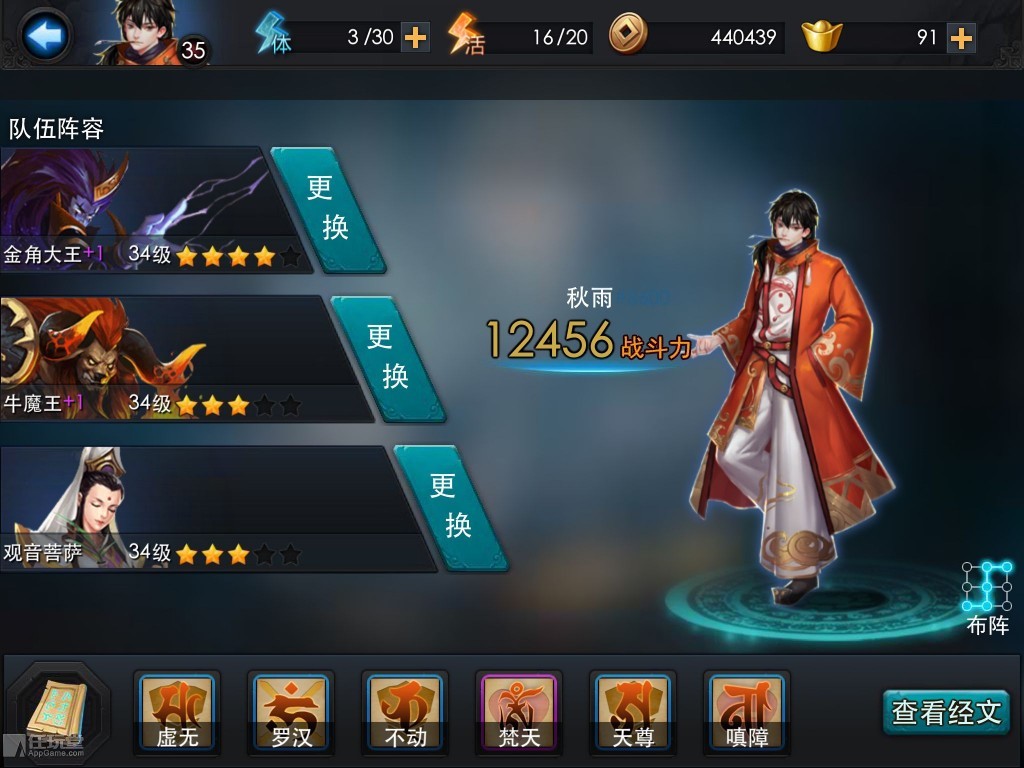1024x768 pixels.
Task: Select the 不动 scripture slot
Action: point(405,712)
